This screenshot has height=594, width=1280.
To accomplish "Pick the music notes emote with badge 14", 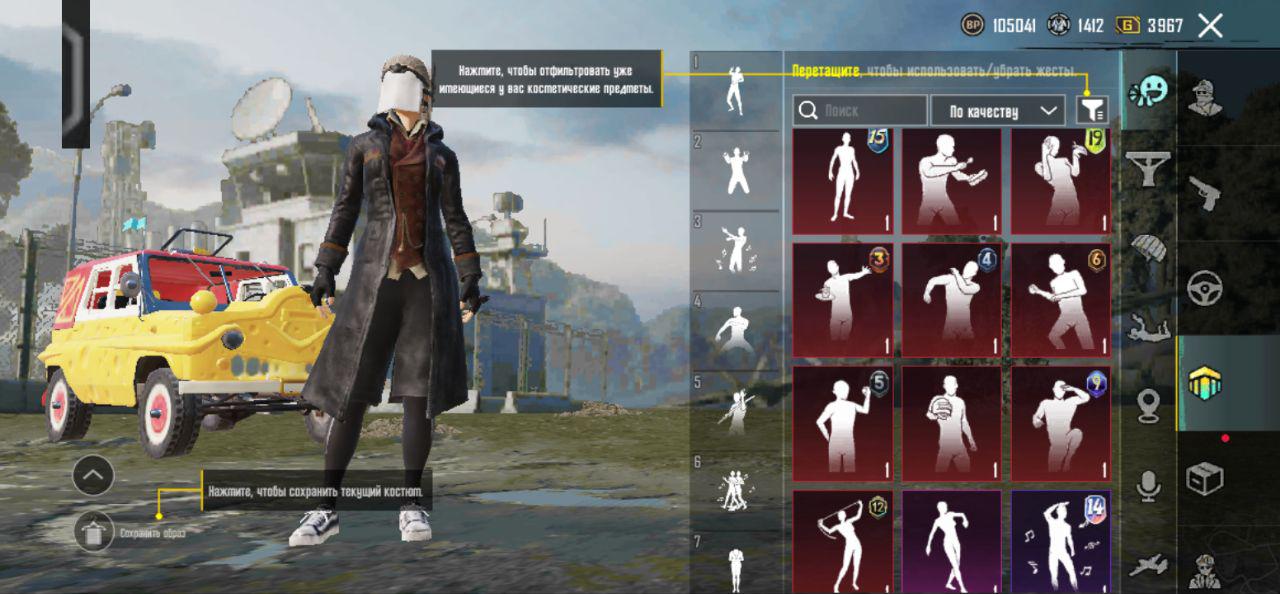I will pos(1060,540).
